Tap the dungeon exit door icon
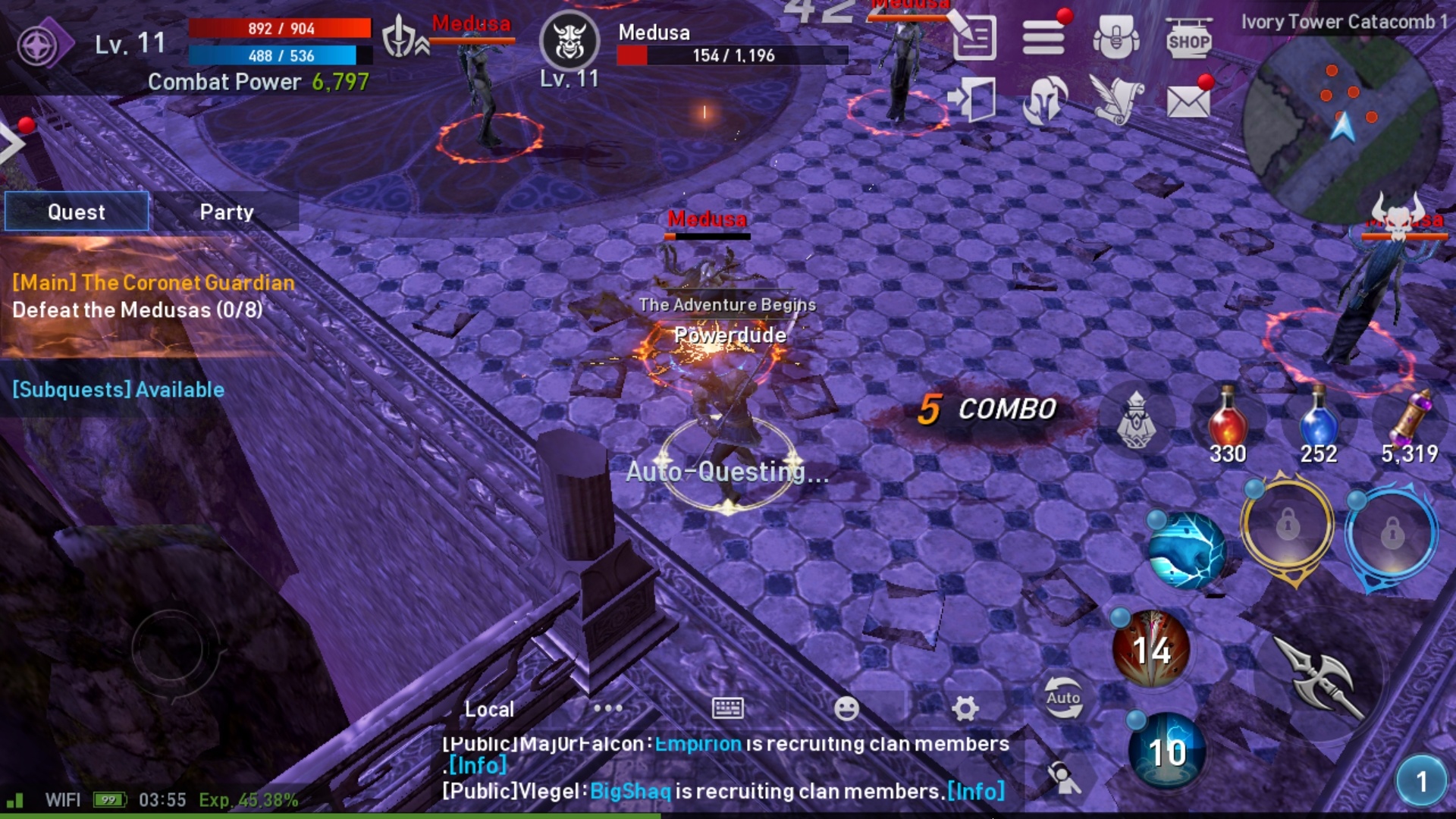 pyautogui.click(x=973, y=100)
